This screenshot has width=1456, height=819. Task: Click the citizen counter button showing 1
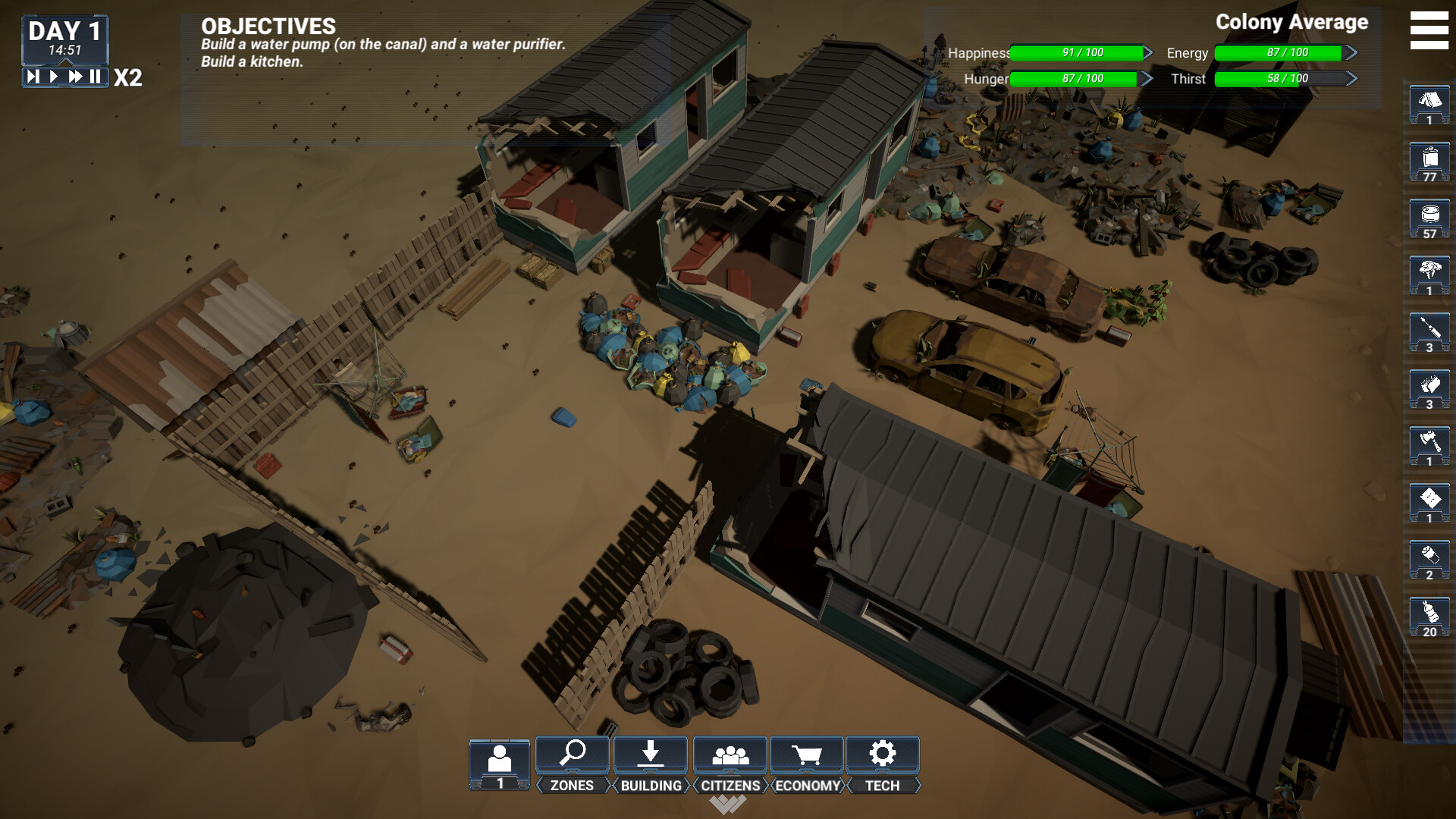coord(500,762)
